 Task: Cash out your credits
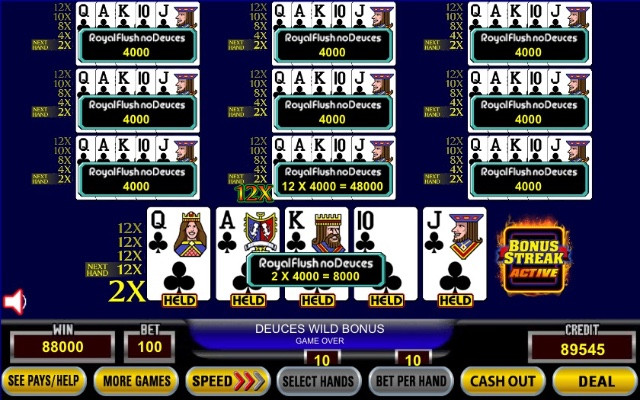(x=502, y=381)
